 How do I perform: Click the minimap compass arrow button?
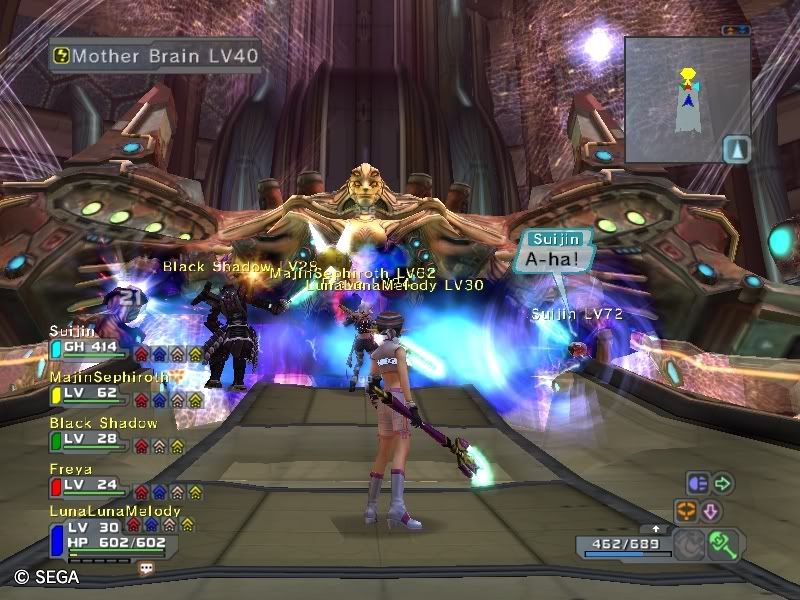tap(736, 148)
